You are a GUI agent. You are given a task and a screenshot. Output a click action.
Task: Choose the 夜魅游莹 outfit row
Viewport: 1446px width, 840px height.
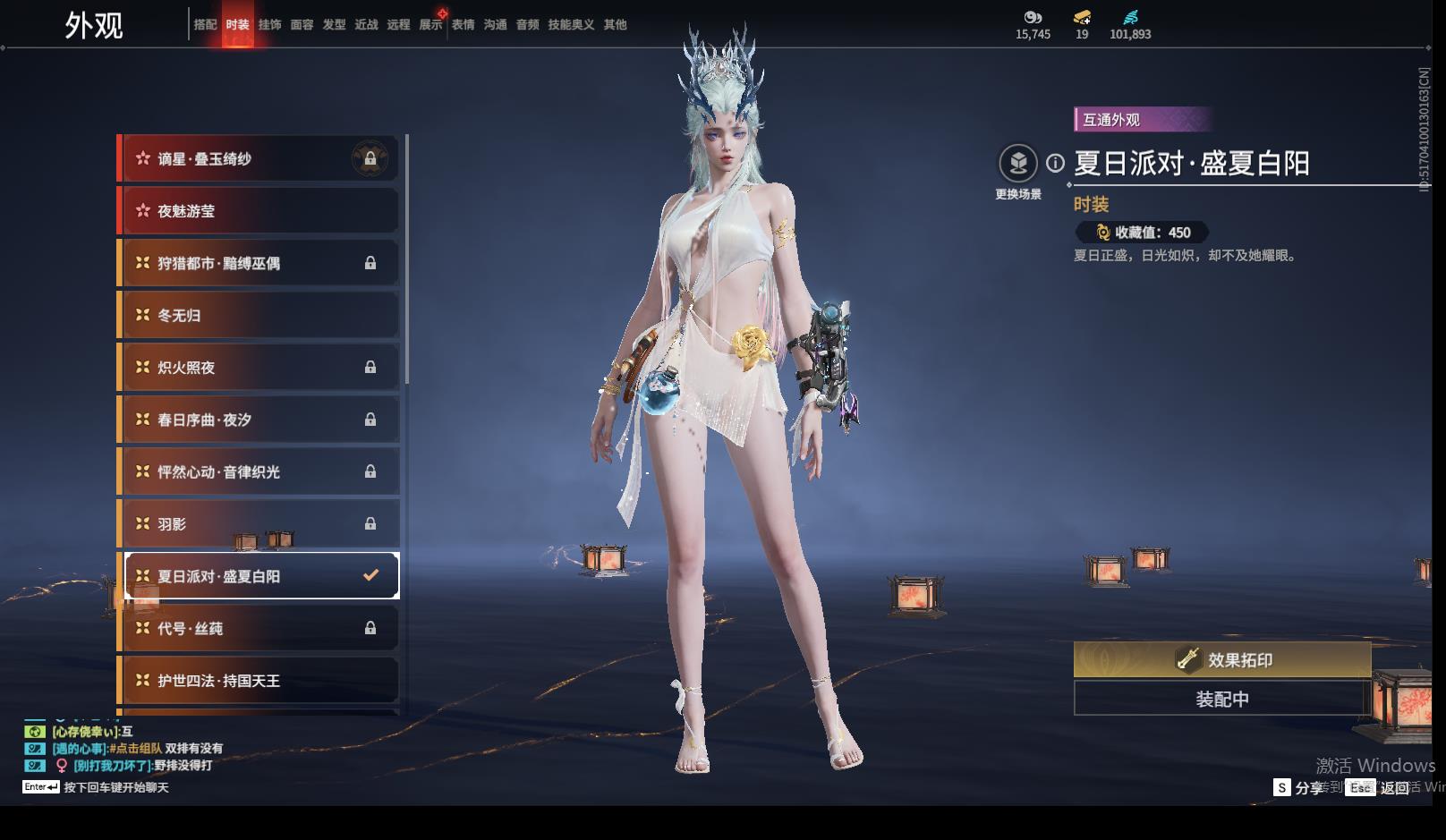[259, 211]
